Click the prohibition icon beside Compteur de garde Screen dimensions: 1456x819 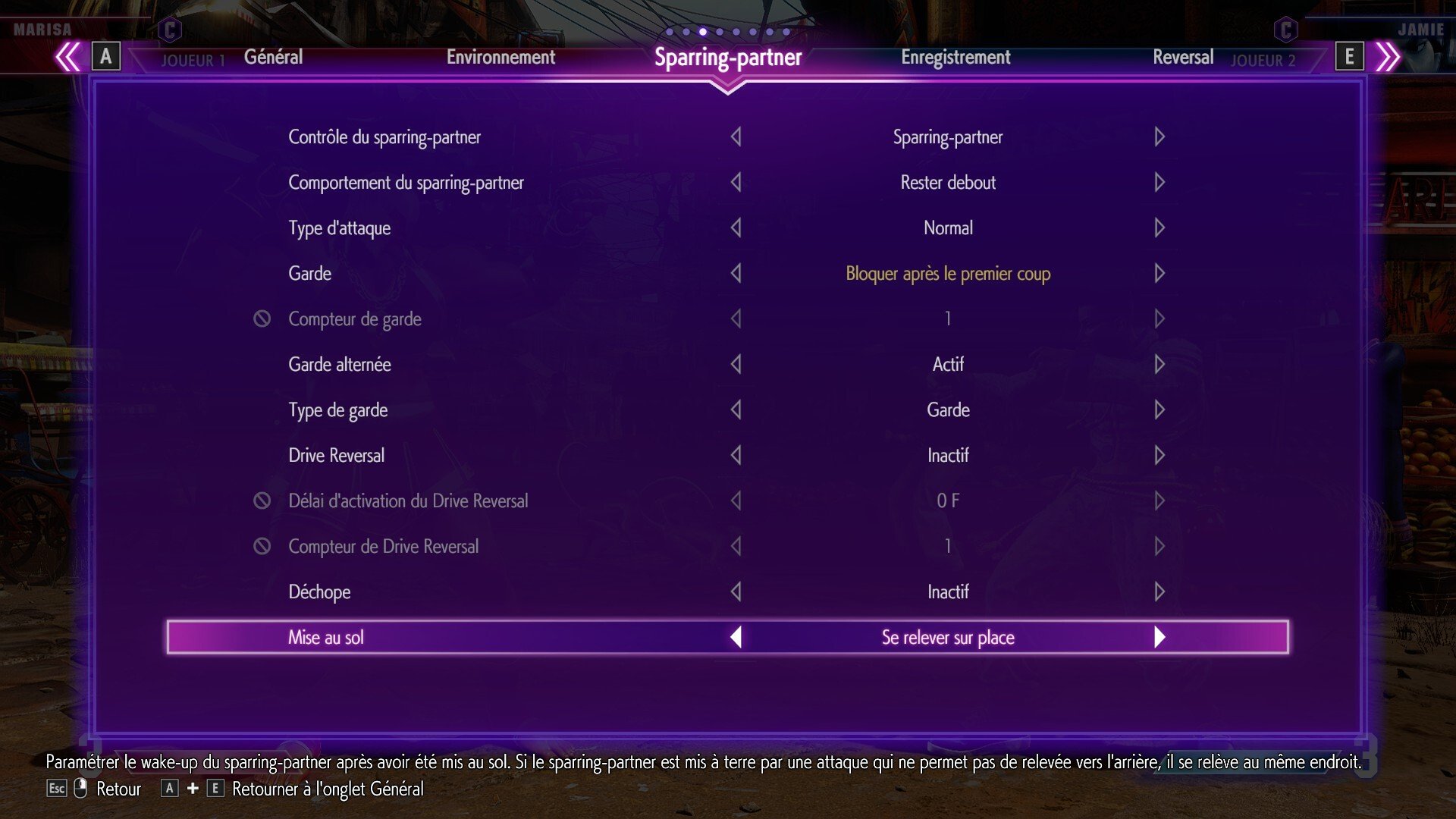[262, 318]
